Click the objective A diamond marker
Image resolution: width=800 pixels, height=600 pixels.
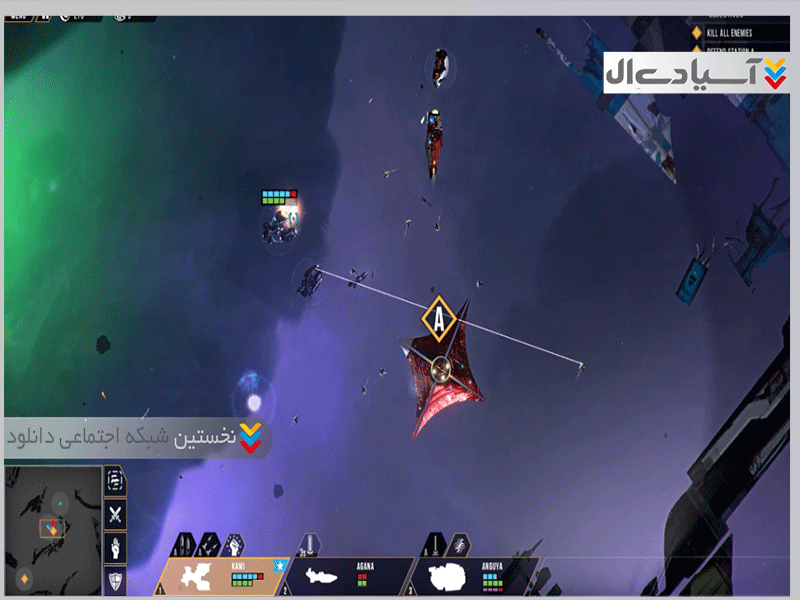pos(438,319)
